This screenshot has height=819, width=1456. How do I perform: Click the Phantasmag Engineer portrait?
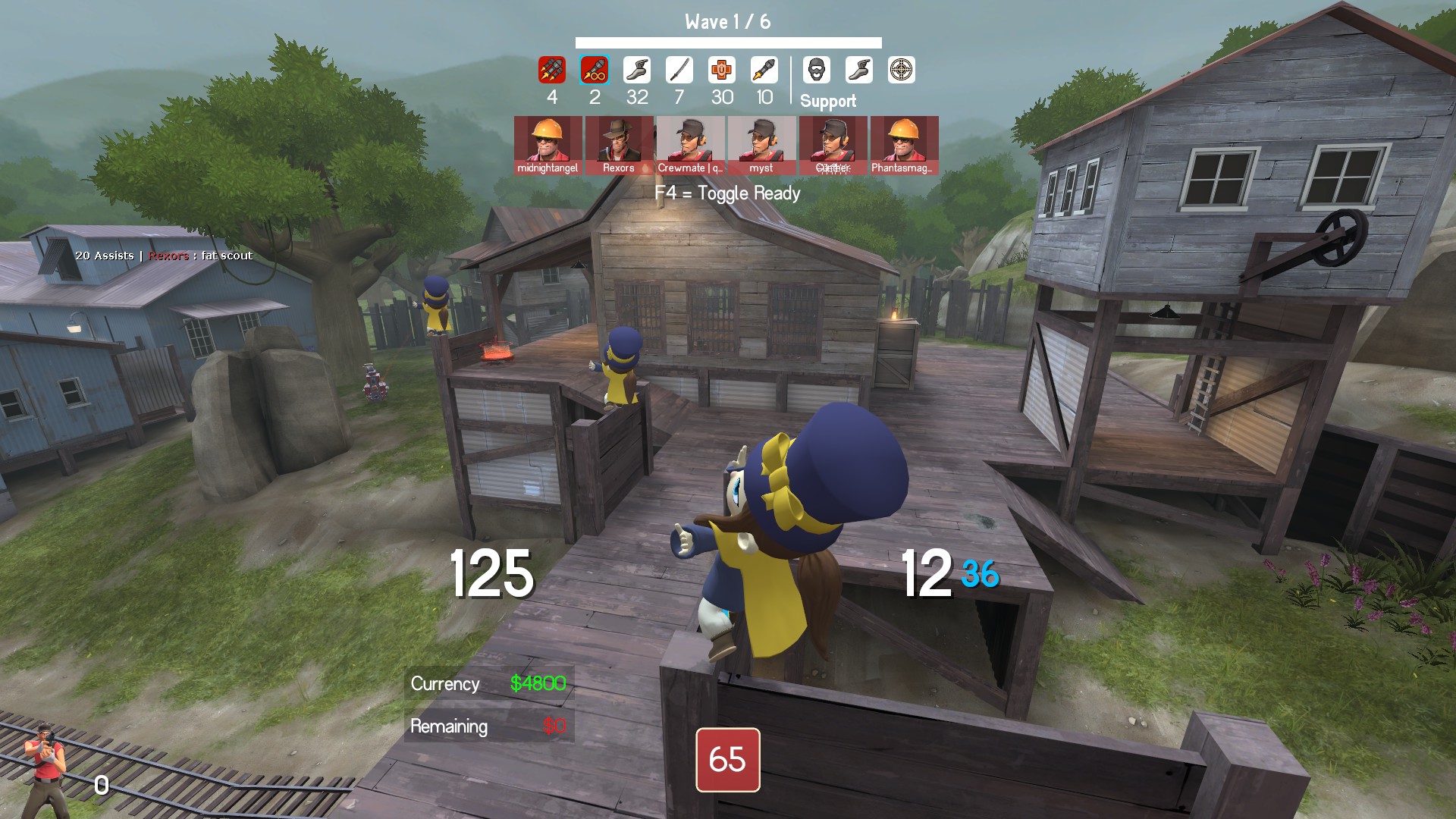coord(904,145)
